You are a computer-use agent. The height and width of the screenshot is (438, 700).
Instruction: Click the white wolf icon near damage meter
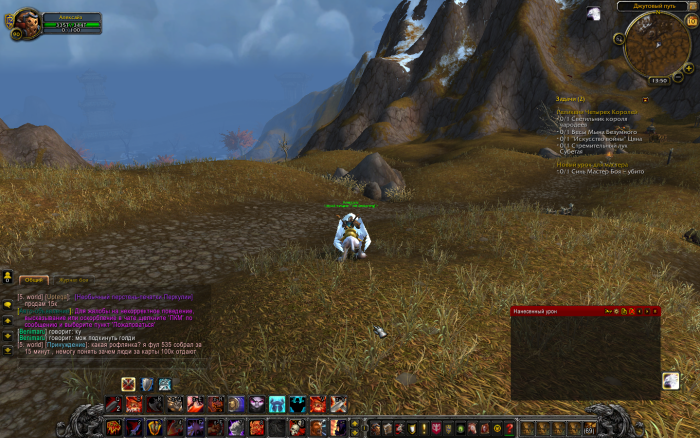click(x=670, y=380)
